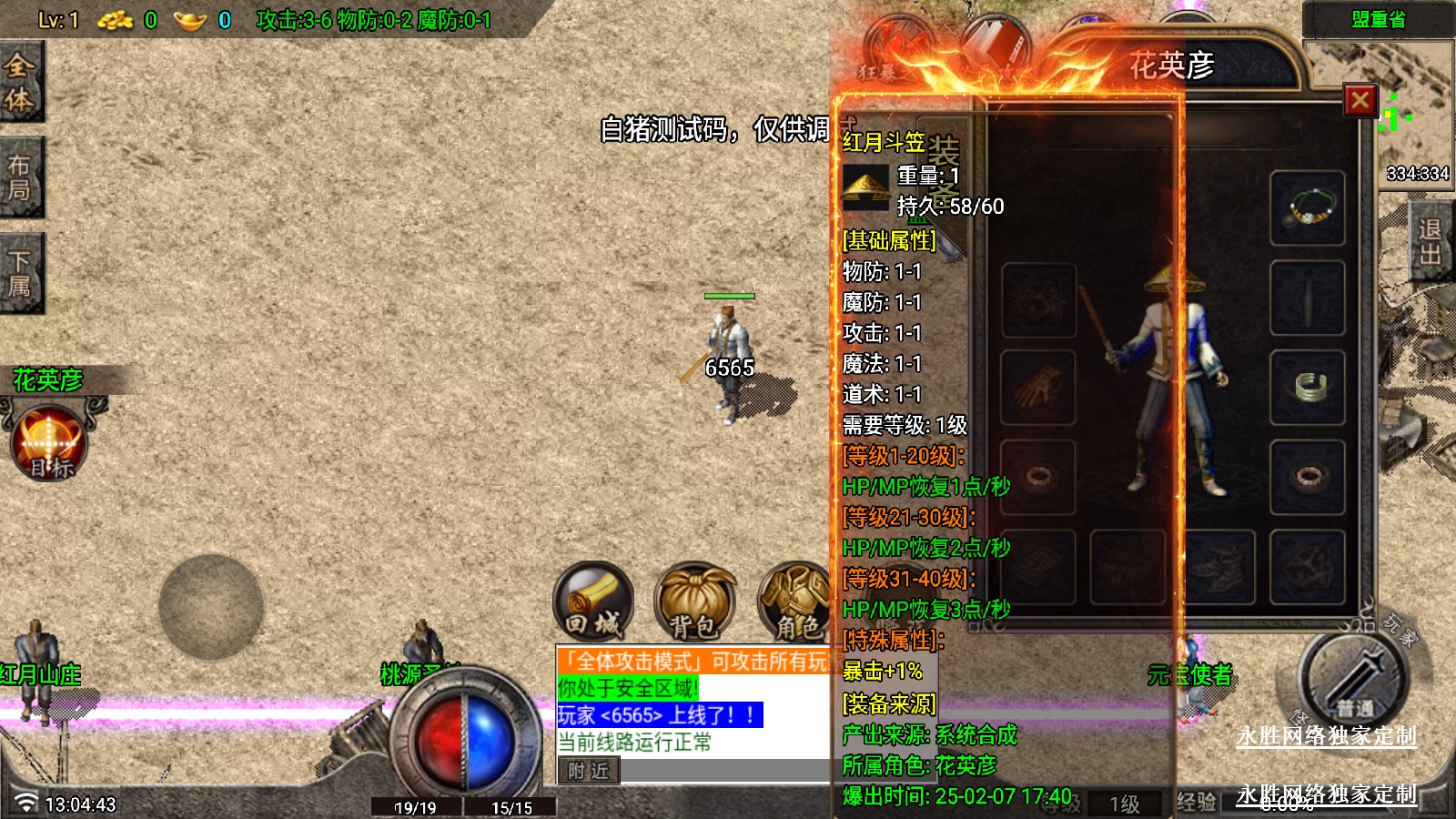Open the 角色 character sheet
Viewport: 1456px width, 819px height.
(794, 602)
